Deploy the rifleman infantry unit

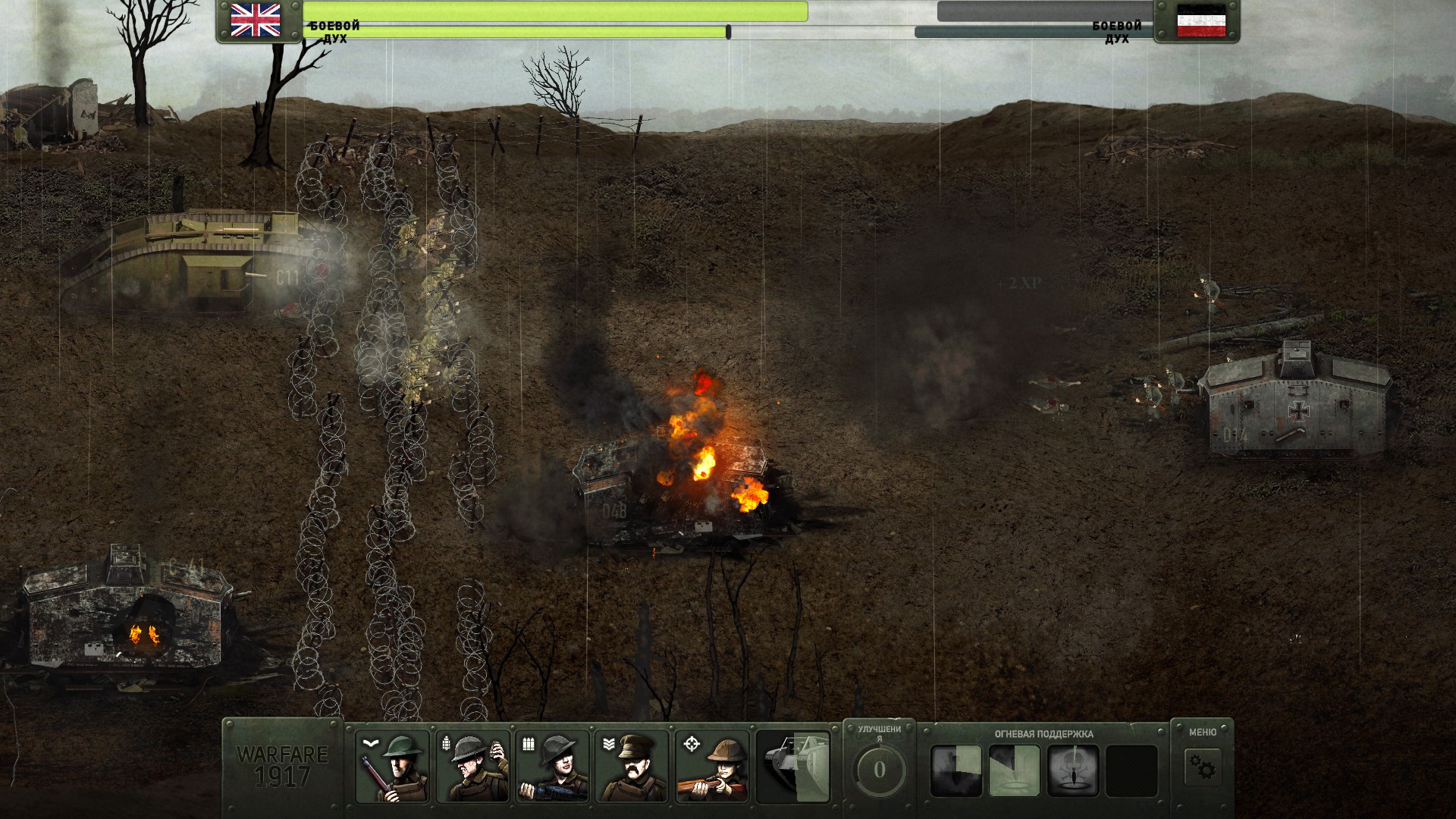click(392, 767)
